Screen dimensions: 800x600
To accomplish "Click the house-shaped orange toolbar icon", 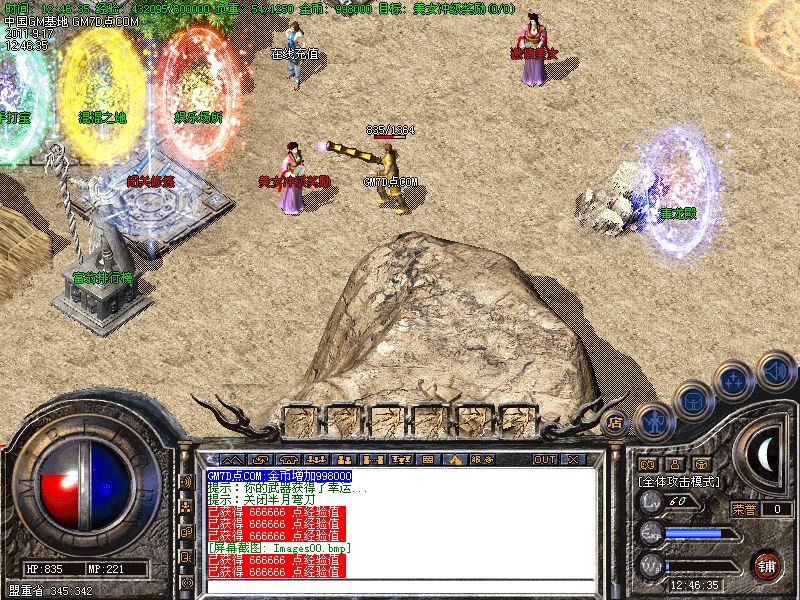I will coord(455,459).
